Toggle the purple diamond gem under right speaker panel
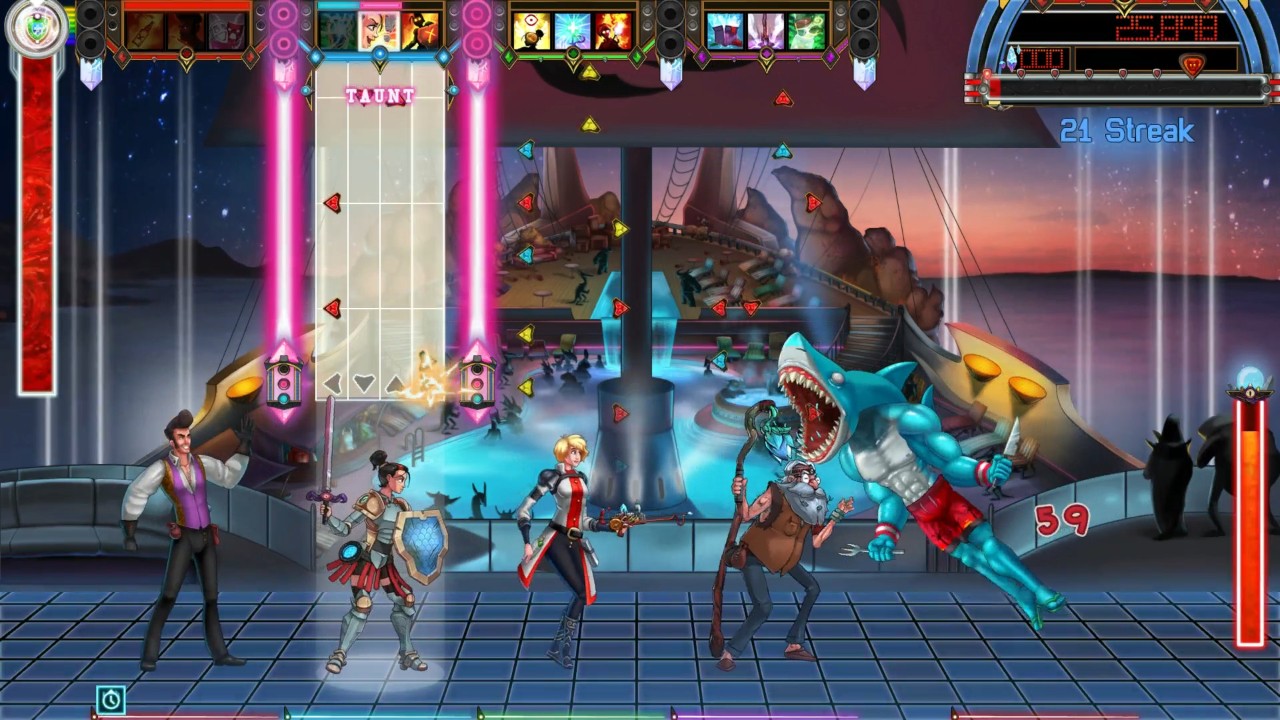Viewport: 1280px width, 720px height. coord(831,55)
